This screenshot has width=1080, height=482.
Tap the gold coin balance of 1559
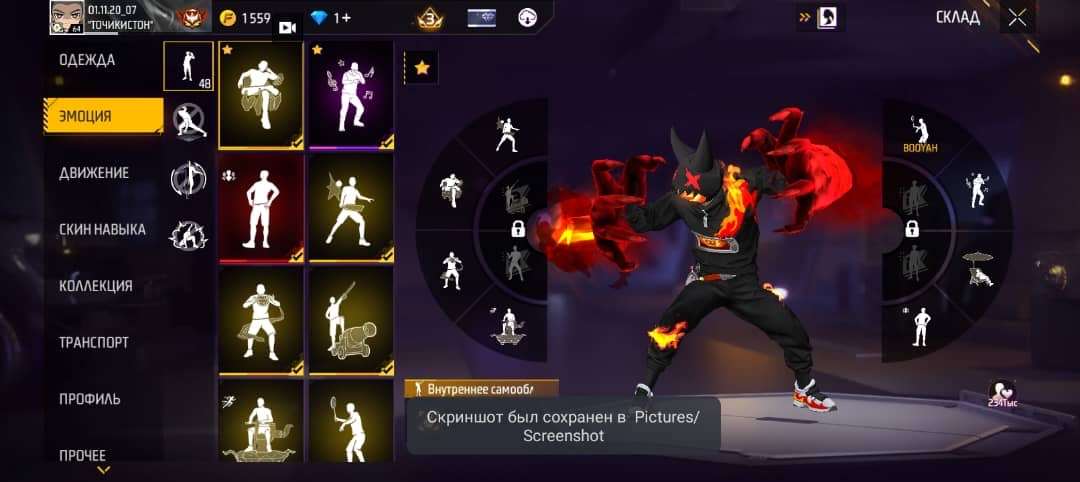(246, 18)
